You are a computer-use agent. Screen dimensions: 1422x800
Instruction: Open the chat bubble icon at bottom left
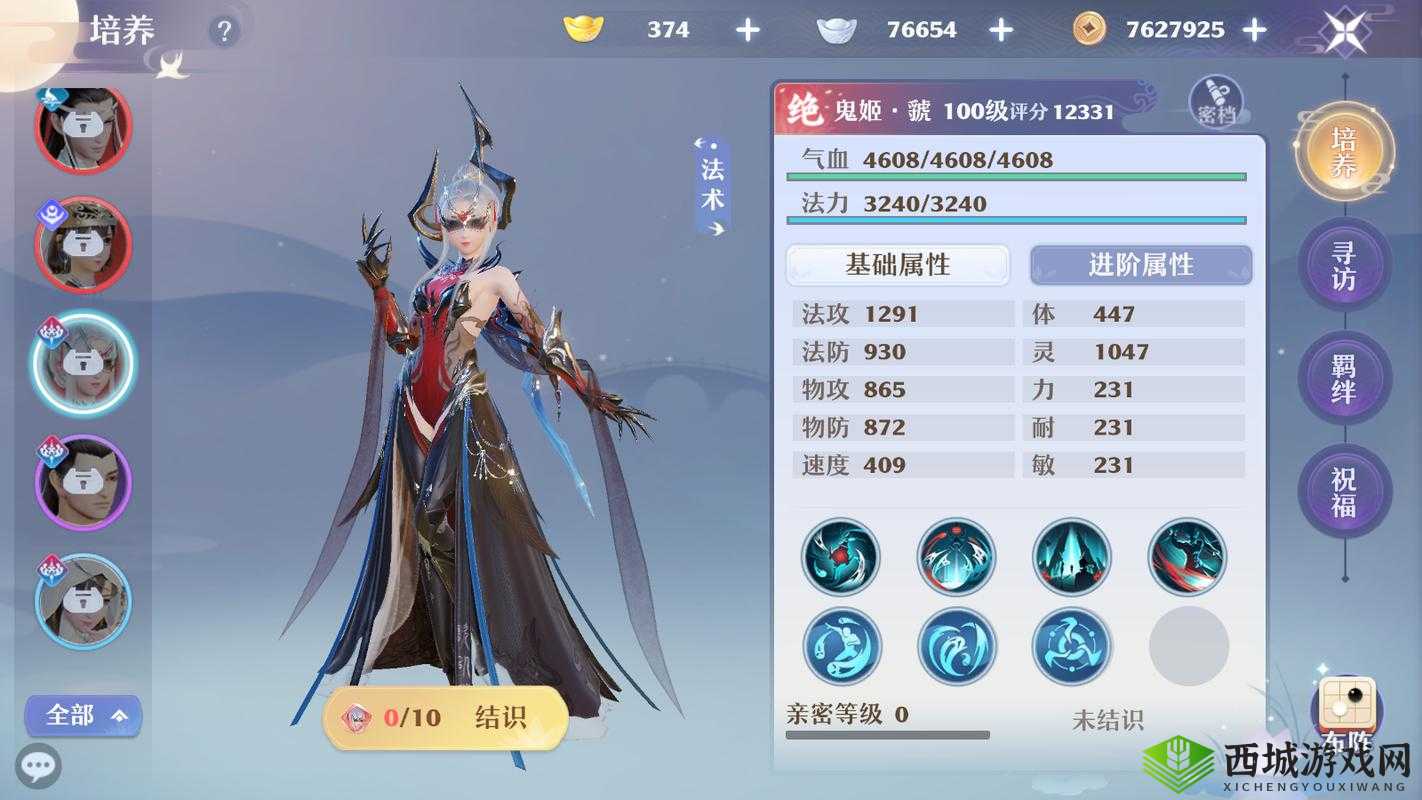37,766
